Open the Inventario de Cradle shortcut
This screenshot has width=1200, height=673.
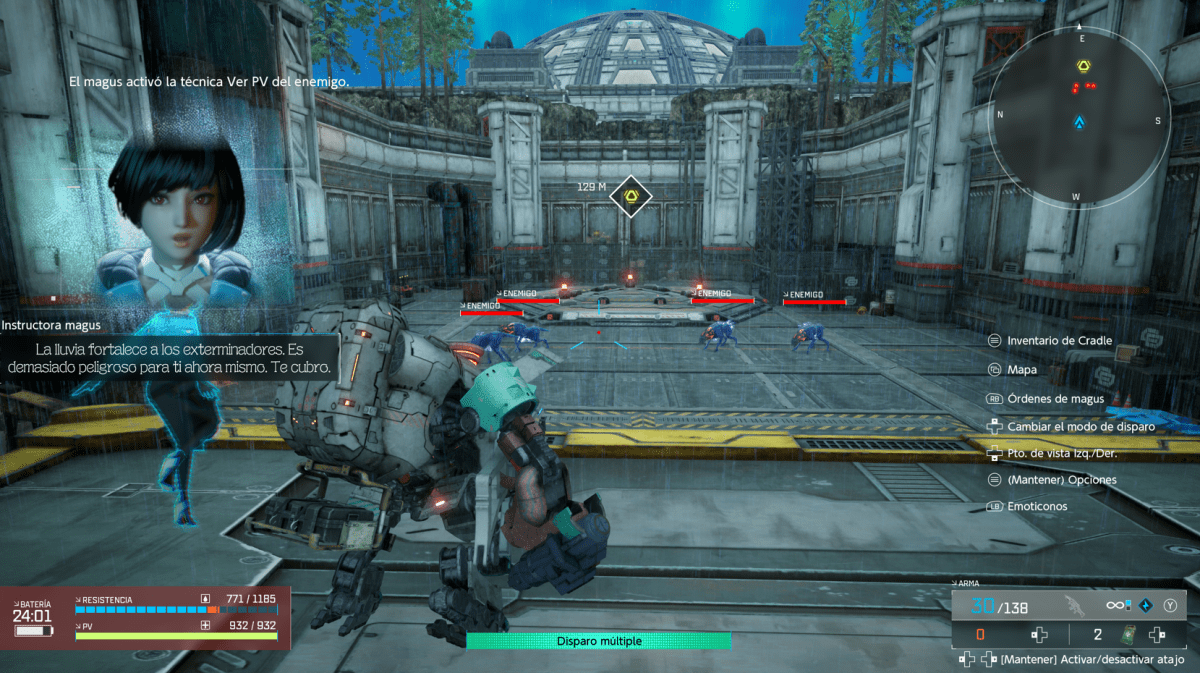tap(1059, 341)
